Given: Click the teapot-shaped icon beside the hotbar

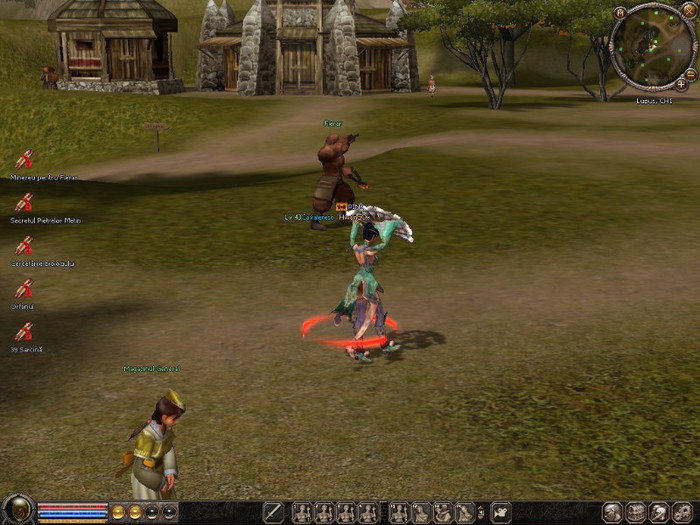Looking at the screenshot, I should (x=500, y=513).
